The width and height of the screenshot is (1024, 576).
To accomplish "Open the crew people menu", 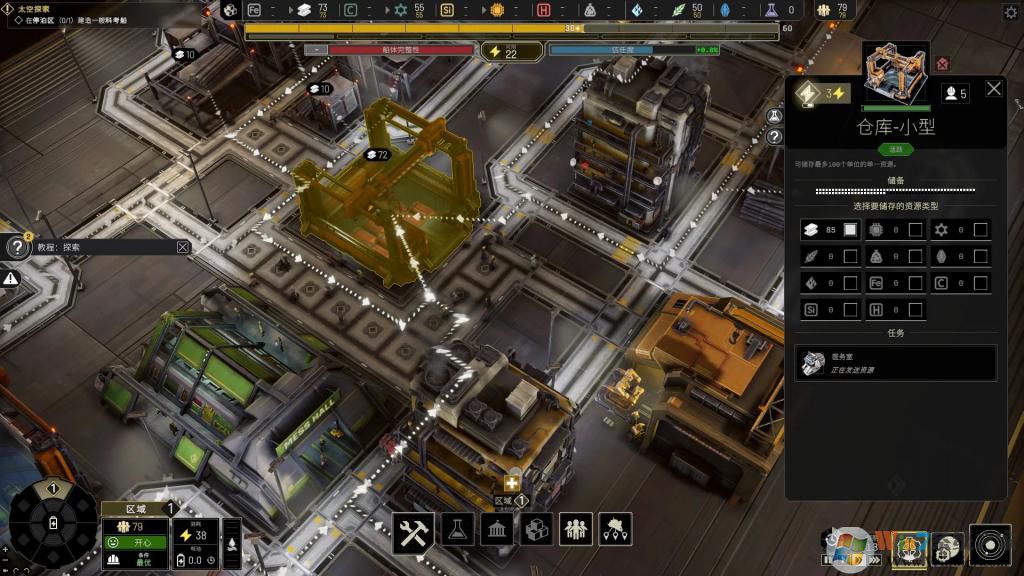I will [x=576, y=529].
